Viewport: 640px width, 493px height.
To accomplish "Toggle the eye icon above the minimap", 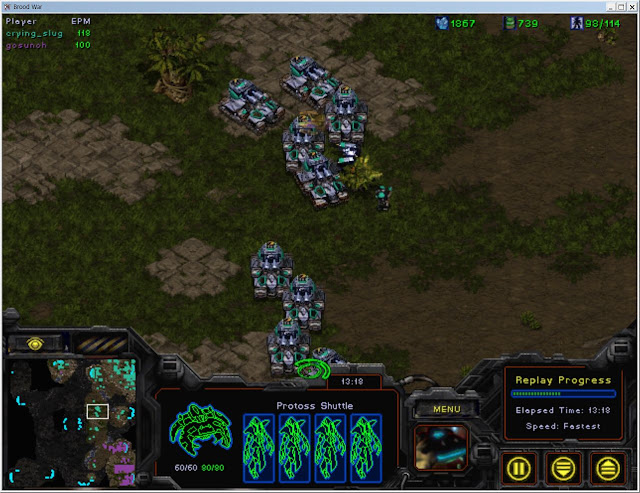I will (35, 343).
